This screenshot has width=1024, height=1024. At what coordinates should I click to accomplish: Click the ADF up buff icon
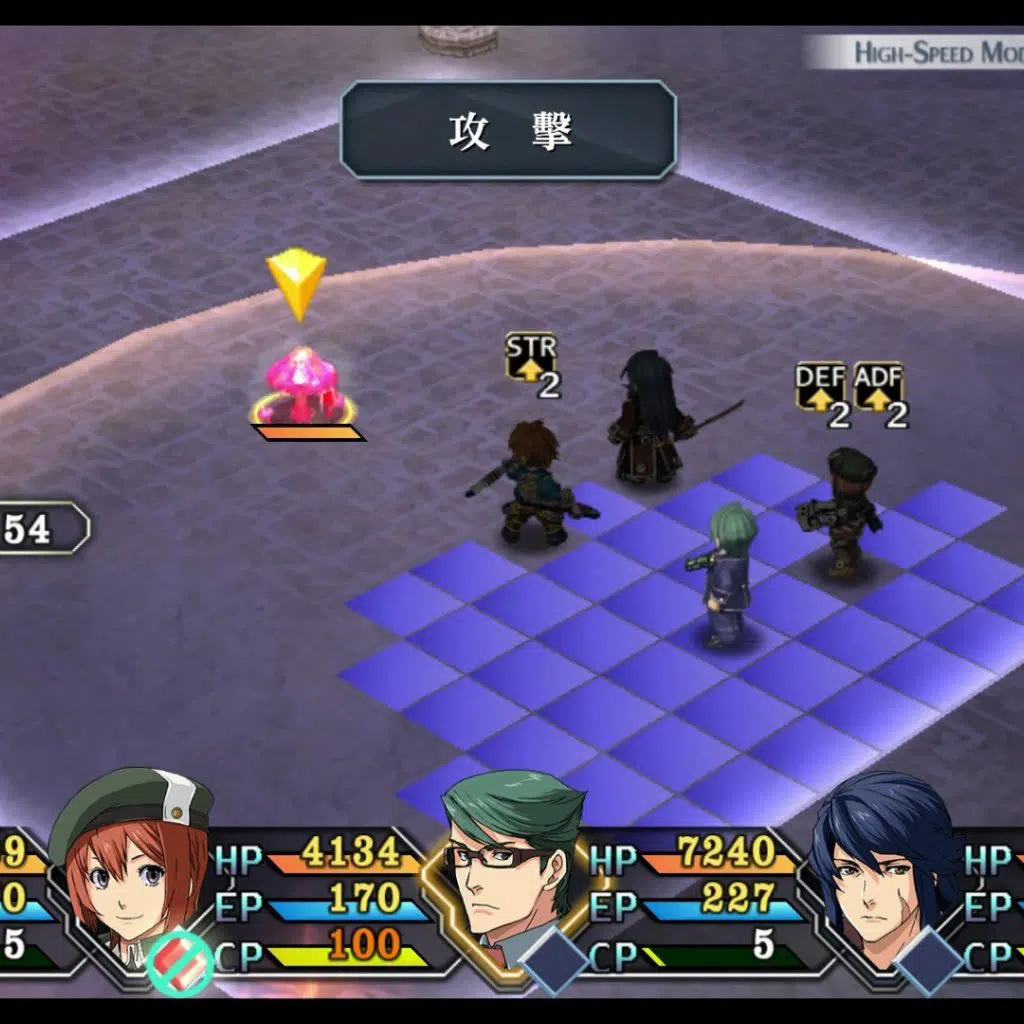878,386
